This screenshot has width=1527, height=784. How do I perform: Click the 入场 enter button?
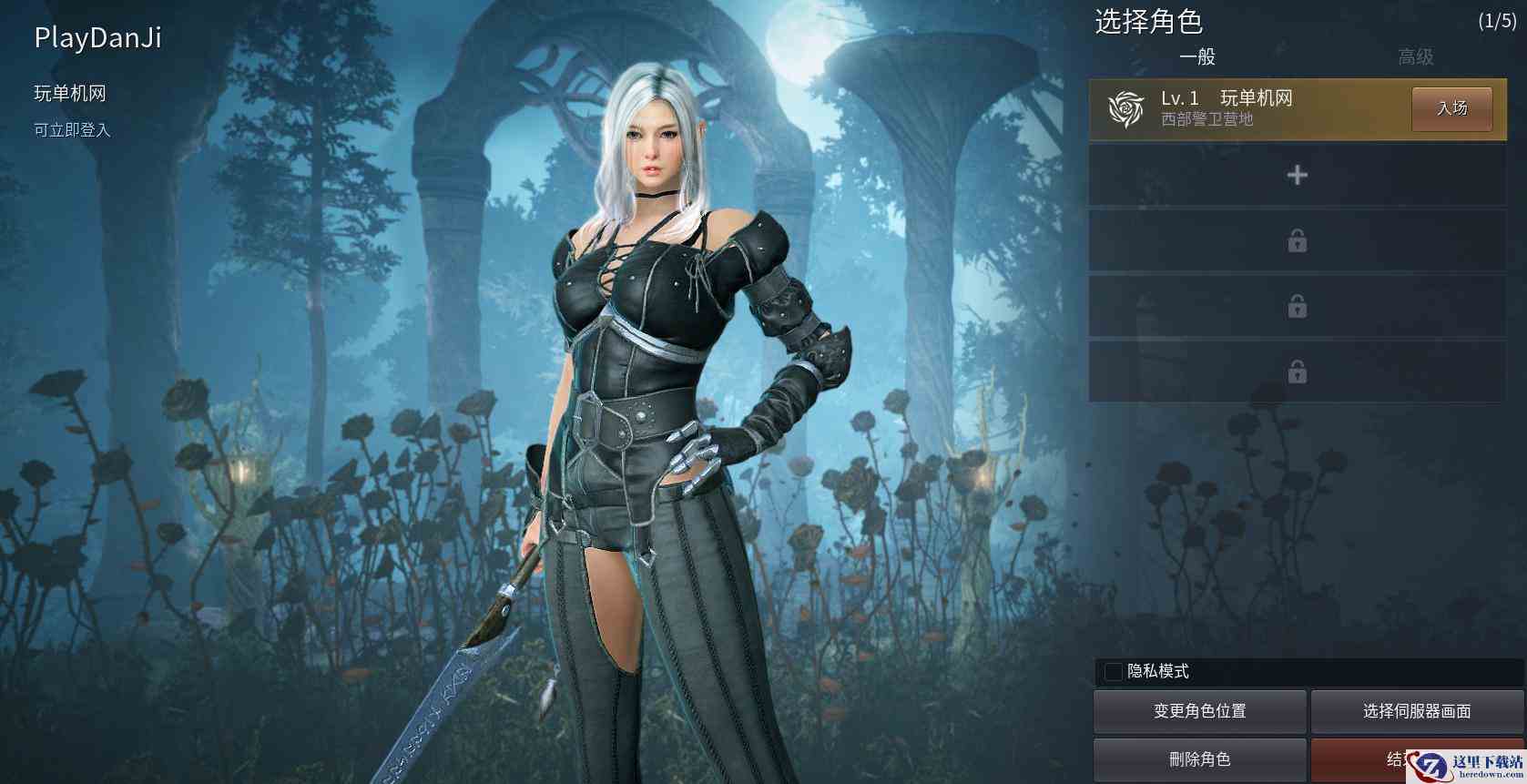[1451, 107]
